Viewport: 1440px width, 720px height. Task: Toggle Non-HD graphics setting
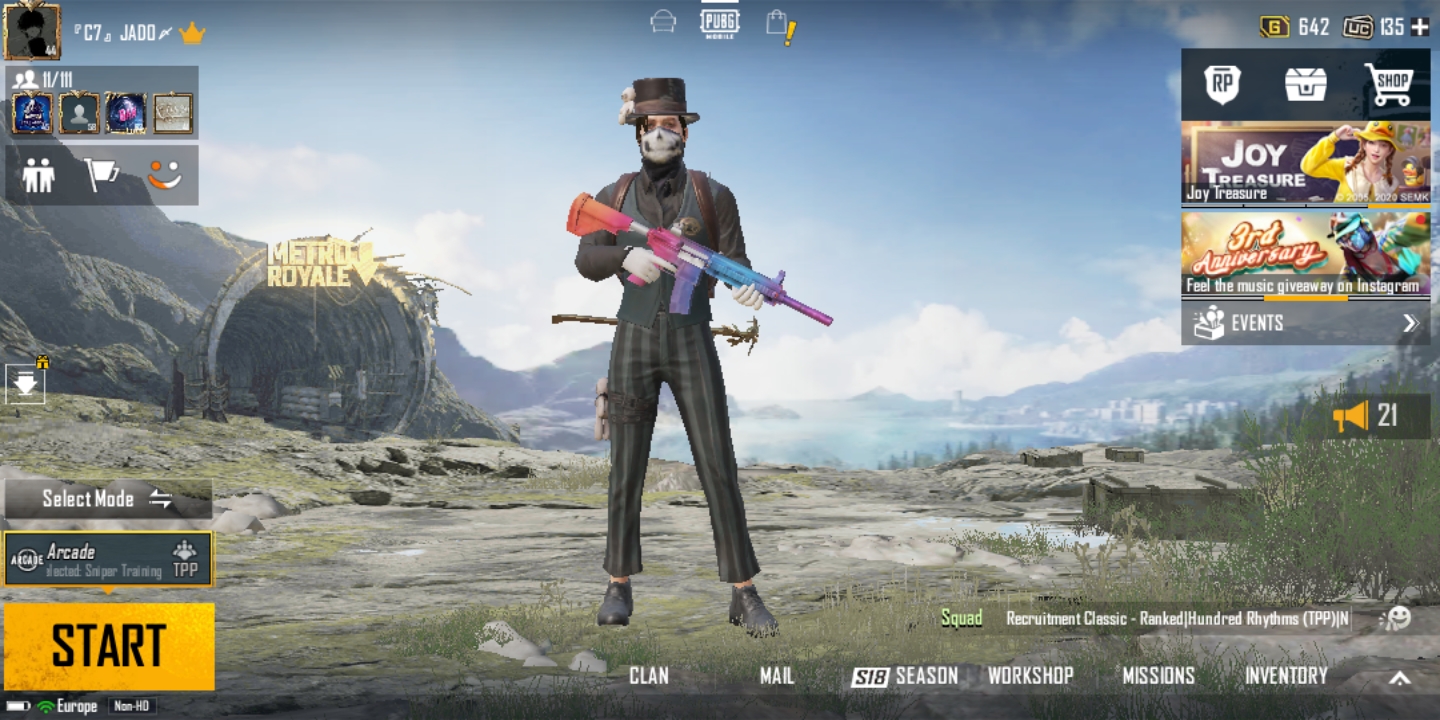coord(130,705)
